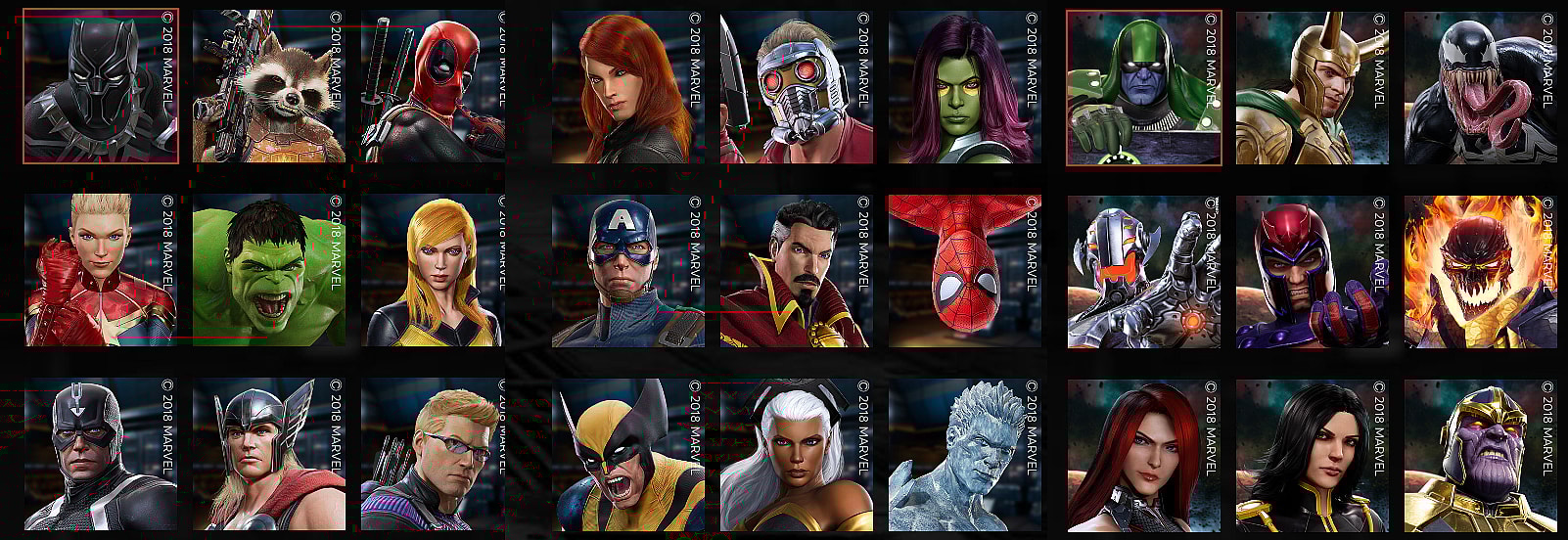Select Star-Lord's masked portrait

tap(797, 87)
